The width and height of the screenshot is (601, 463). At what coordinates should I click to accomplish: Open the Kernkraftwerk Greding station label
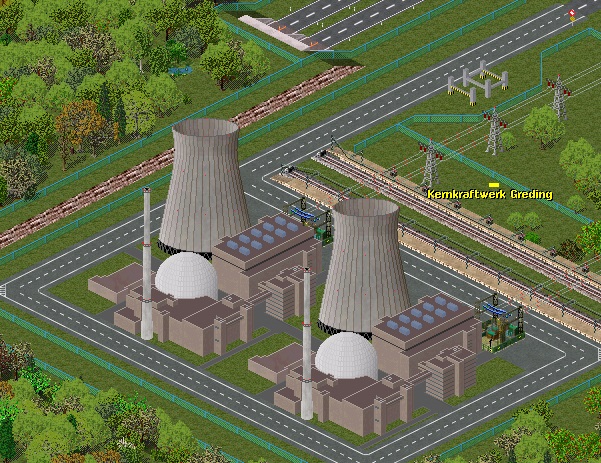(489, 194)
